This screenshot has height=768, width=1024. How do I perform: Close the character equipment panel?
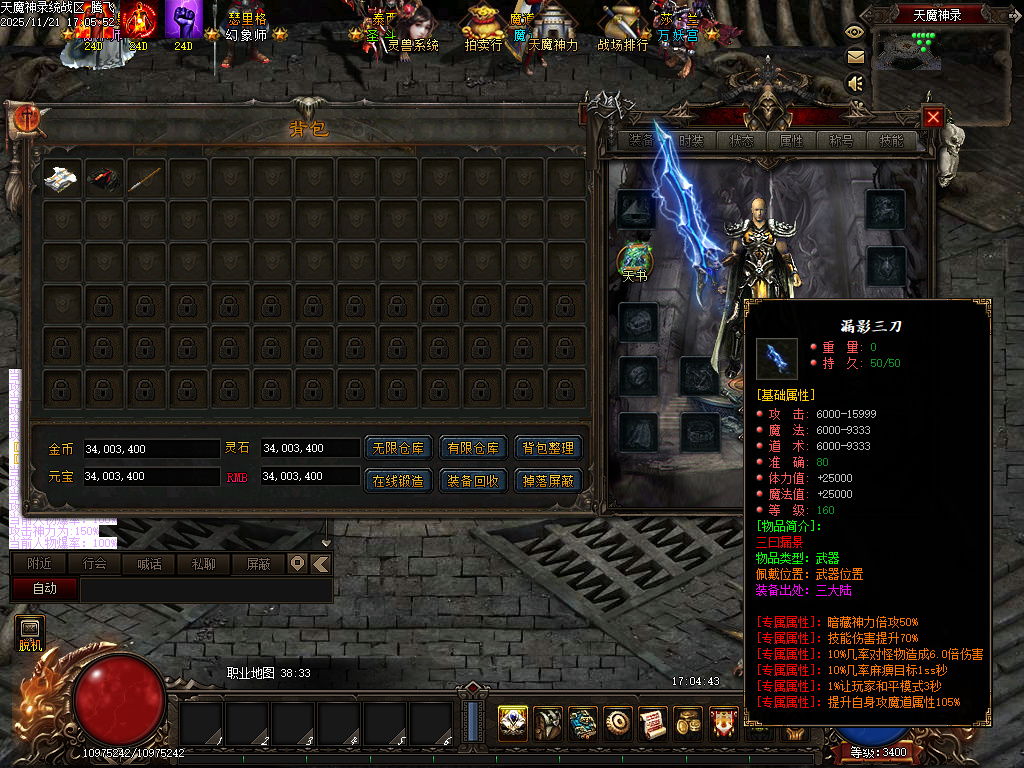tap(933, 117)
